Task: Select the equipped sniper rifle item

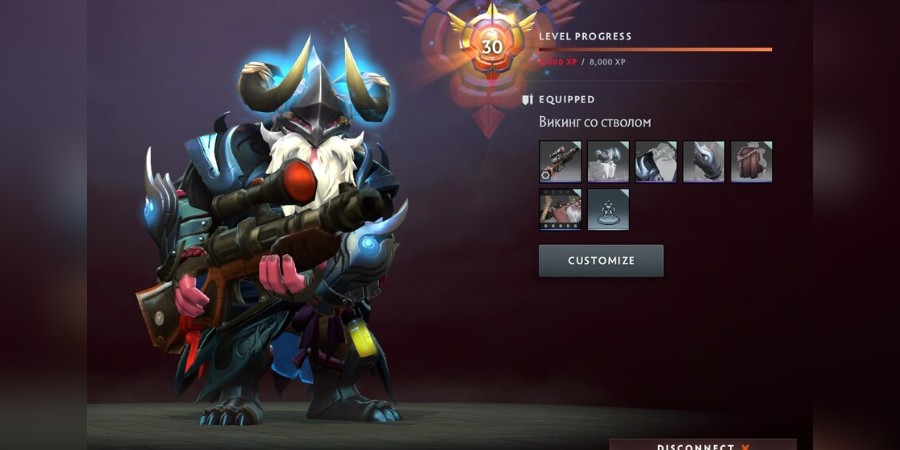Action: [x=560, y=161]
